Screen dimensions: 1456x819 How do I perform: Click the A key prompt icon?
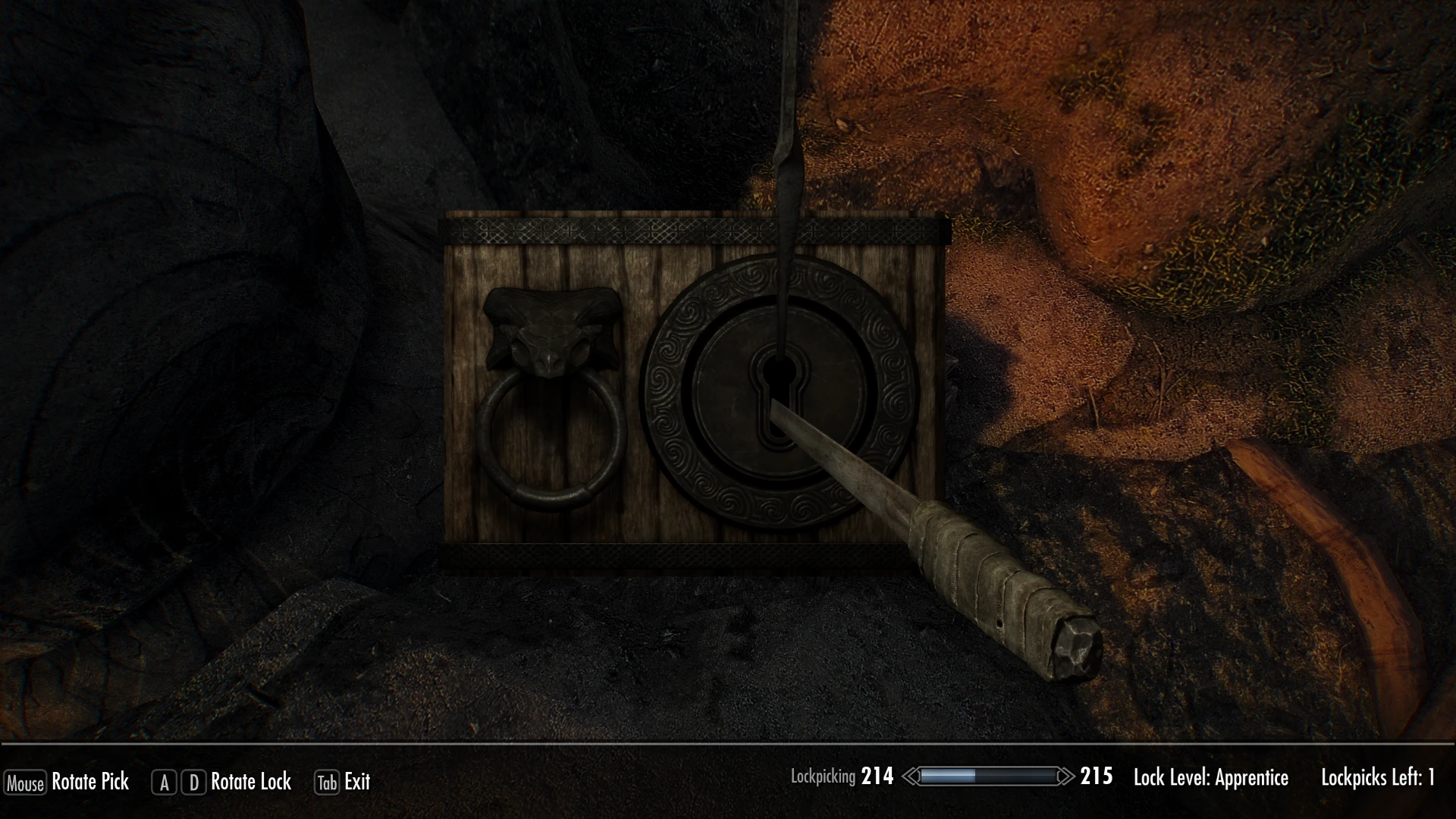tap(163, 782)
